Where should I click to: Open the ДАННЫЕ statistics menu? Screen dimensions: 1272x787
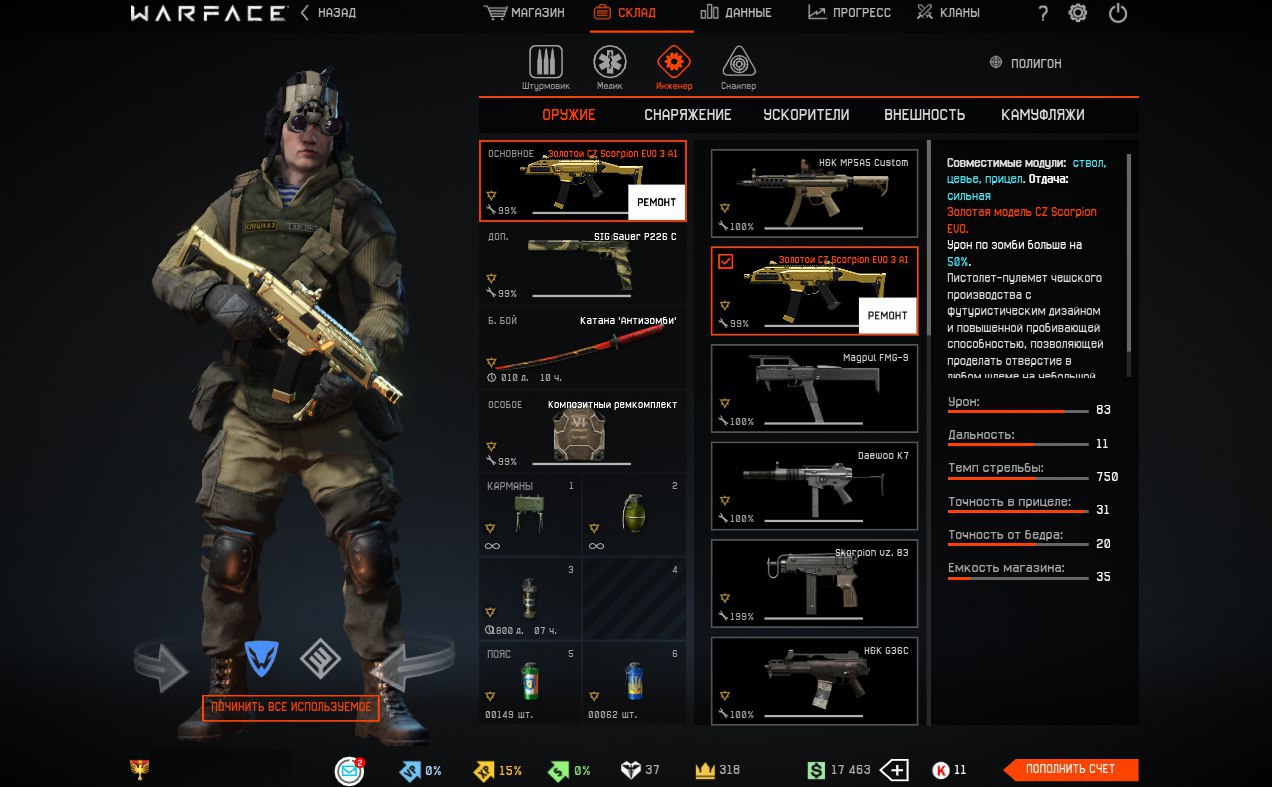pyautogui.click(x=736, y=13)
